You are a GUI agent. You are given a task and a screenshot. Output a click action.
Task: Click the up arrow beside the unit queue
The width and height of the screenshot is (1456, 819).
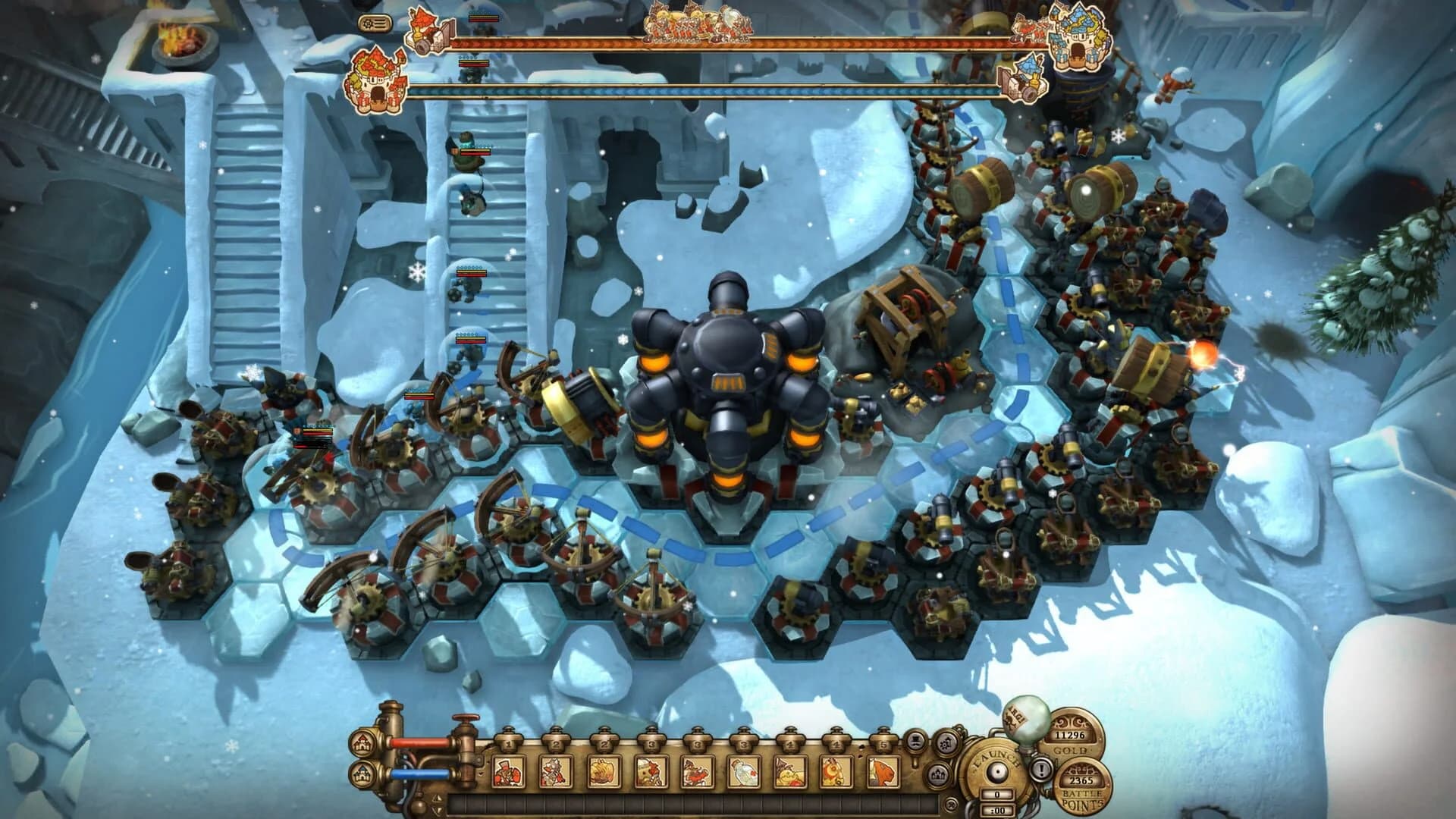click(437, 797)
